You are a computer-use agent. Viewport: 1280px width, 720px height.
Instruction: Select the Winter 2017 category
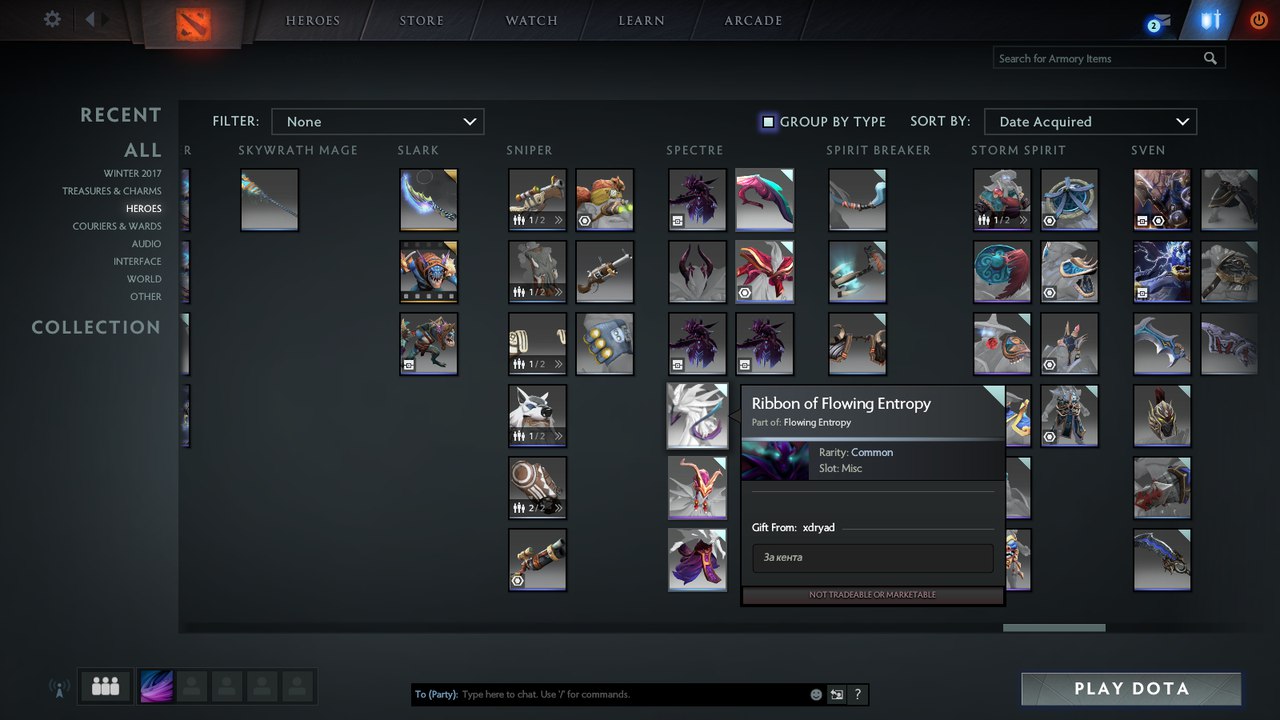point(132,174)
